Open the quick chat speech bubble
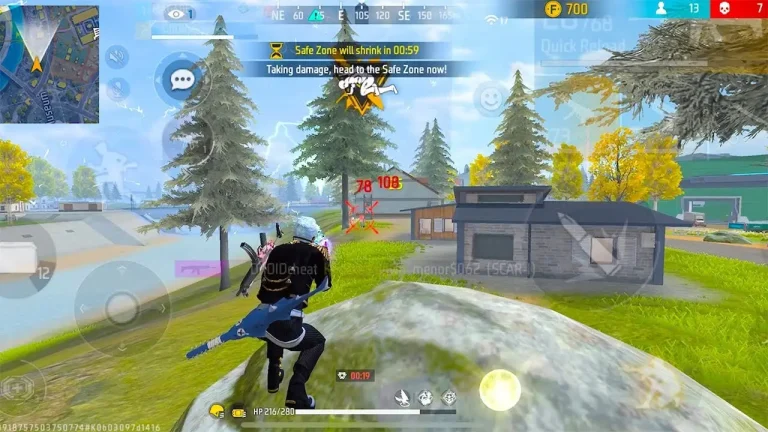 [x=181, y=78]
